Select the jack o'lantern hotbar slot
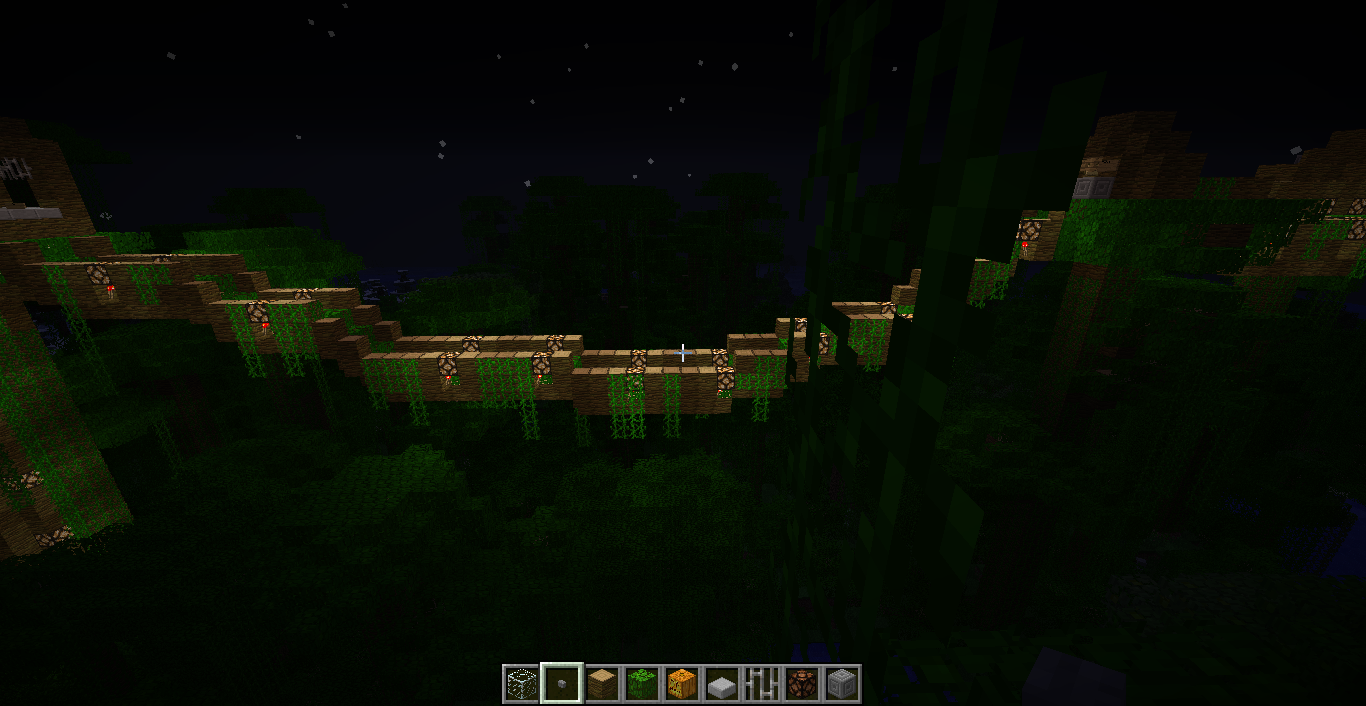The width and height of the screenshot is (1366, 706). coord(681,684)
